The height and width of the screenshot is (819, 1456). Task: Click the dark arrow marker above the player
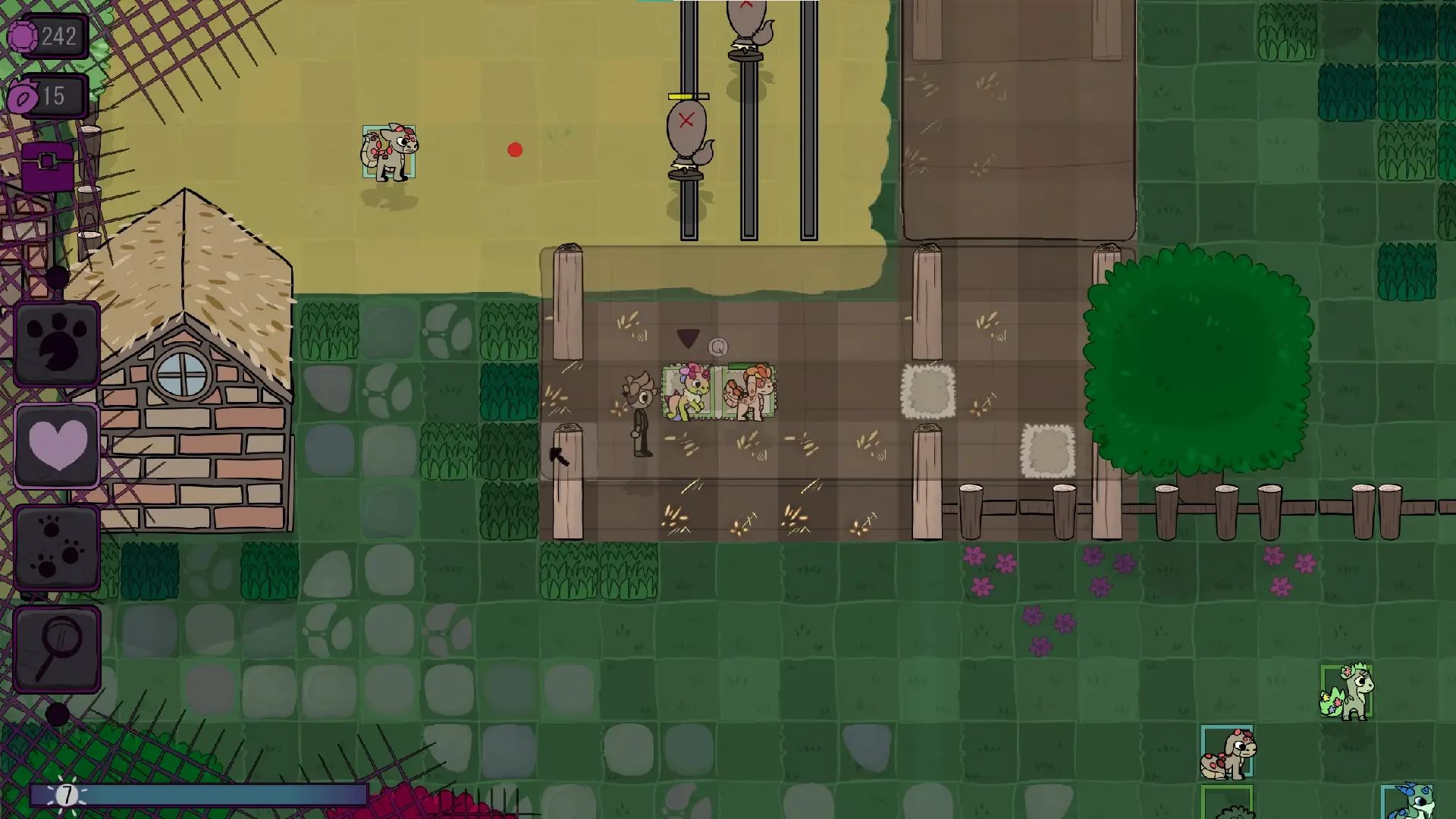[689, 340]
